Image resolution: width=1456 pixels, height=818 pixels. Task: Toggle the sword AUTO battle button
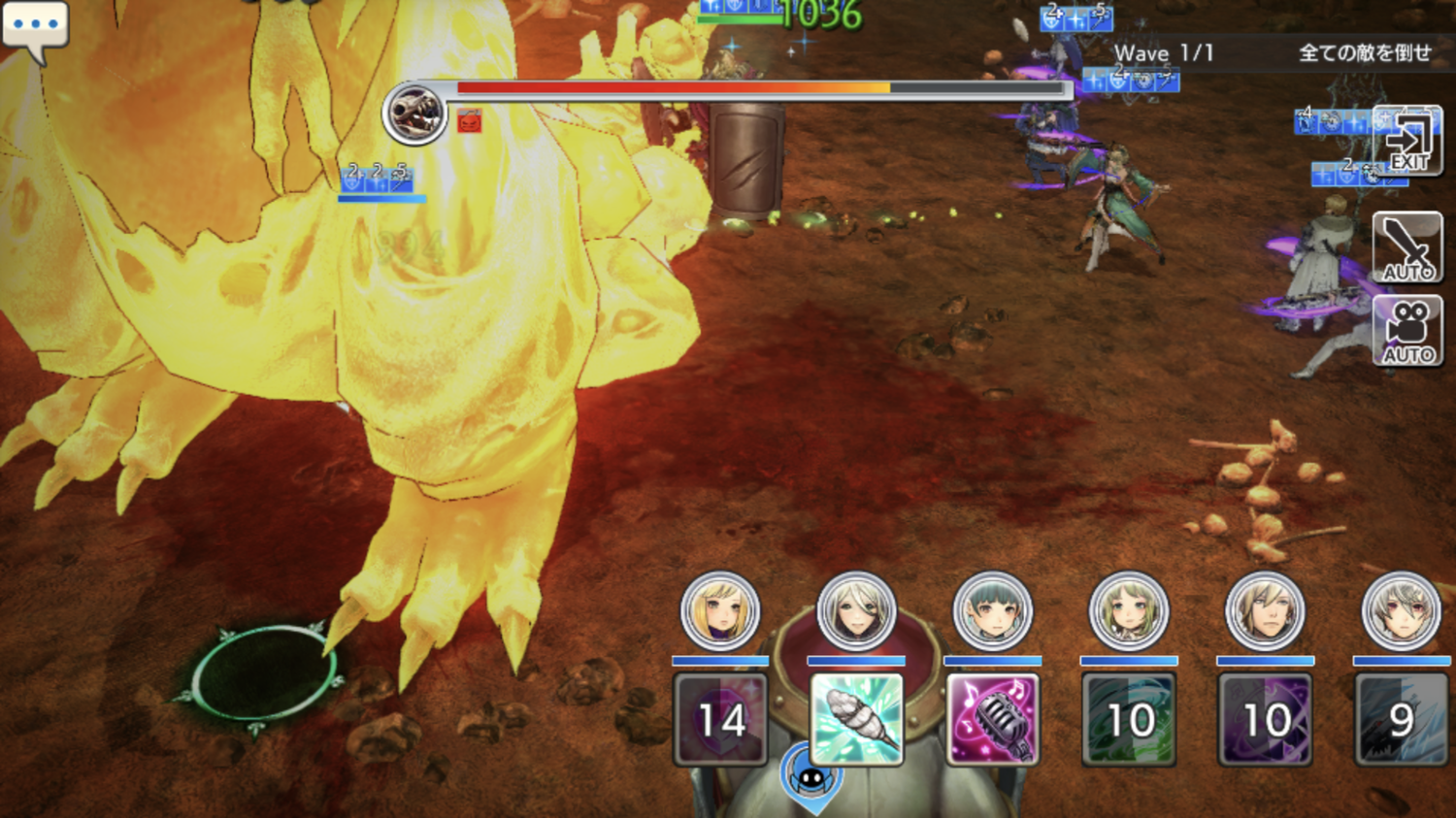point(1407,247)
